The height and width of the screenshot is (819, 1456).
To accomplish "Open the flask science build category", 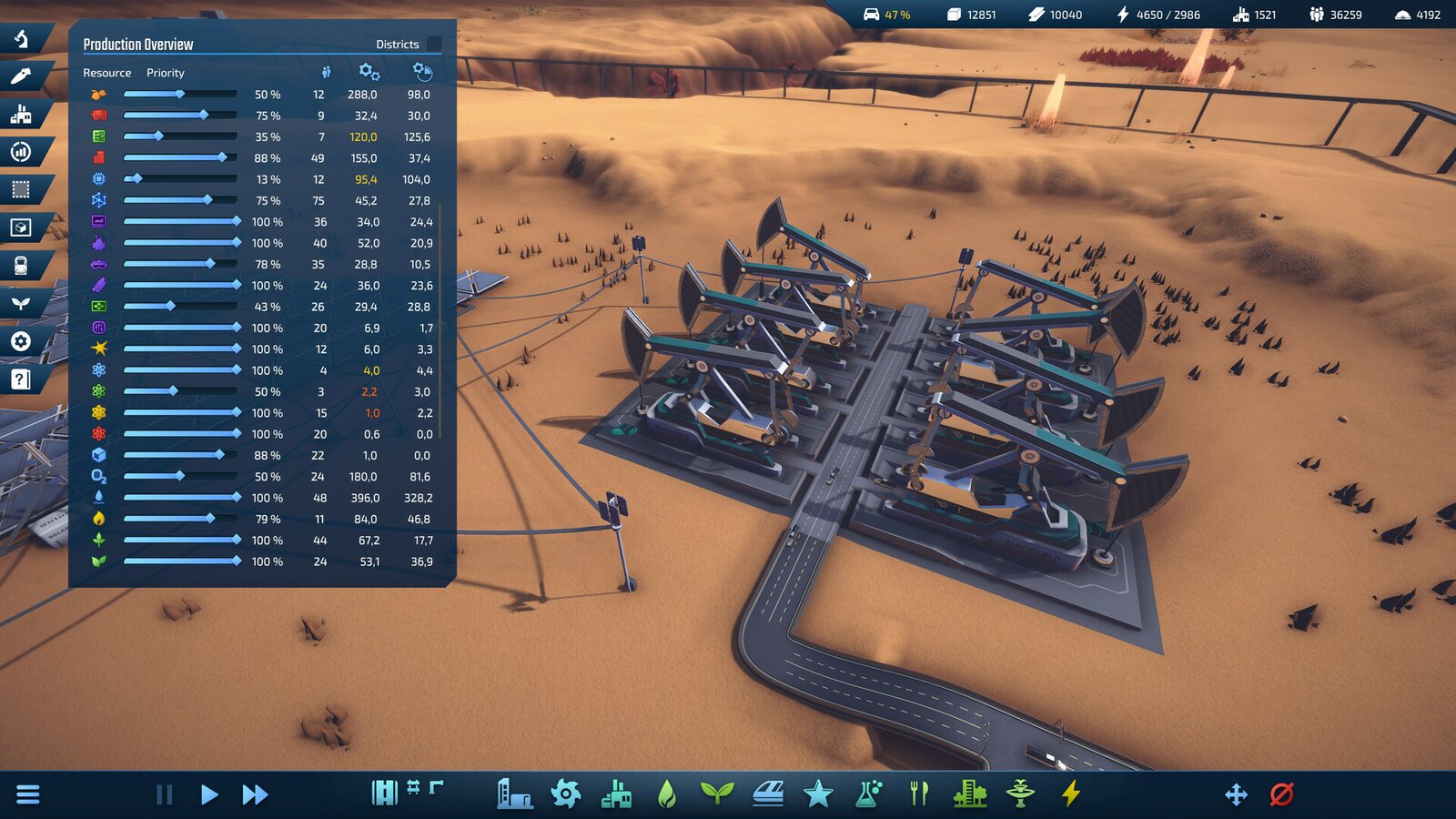I will tap(868, 794).
